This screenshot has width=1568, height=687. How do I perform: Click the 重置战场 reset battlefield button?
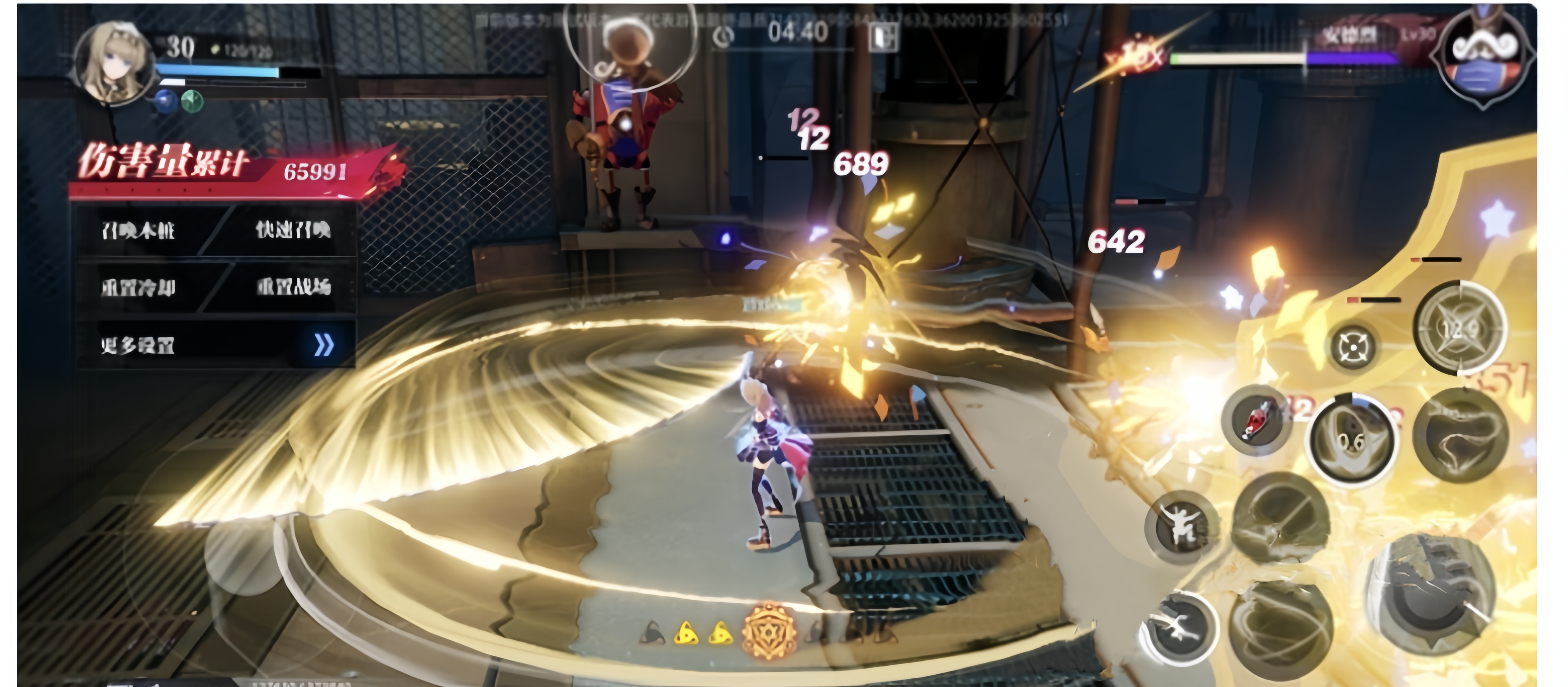tap(293, 287)
